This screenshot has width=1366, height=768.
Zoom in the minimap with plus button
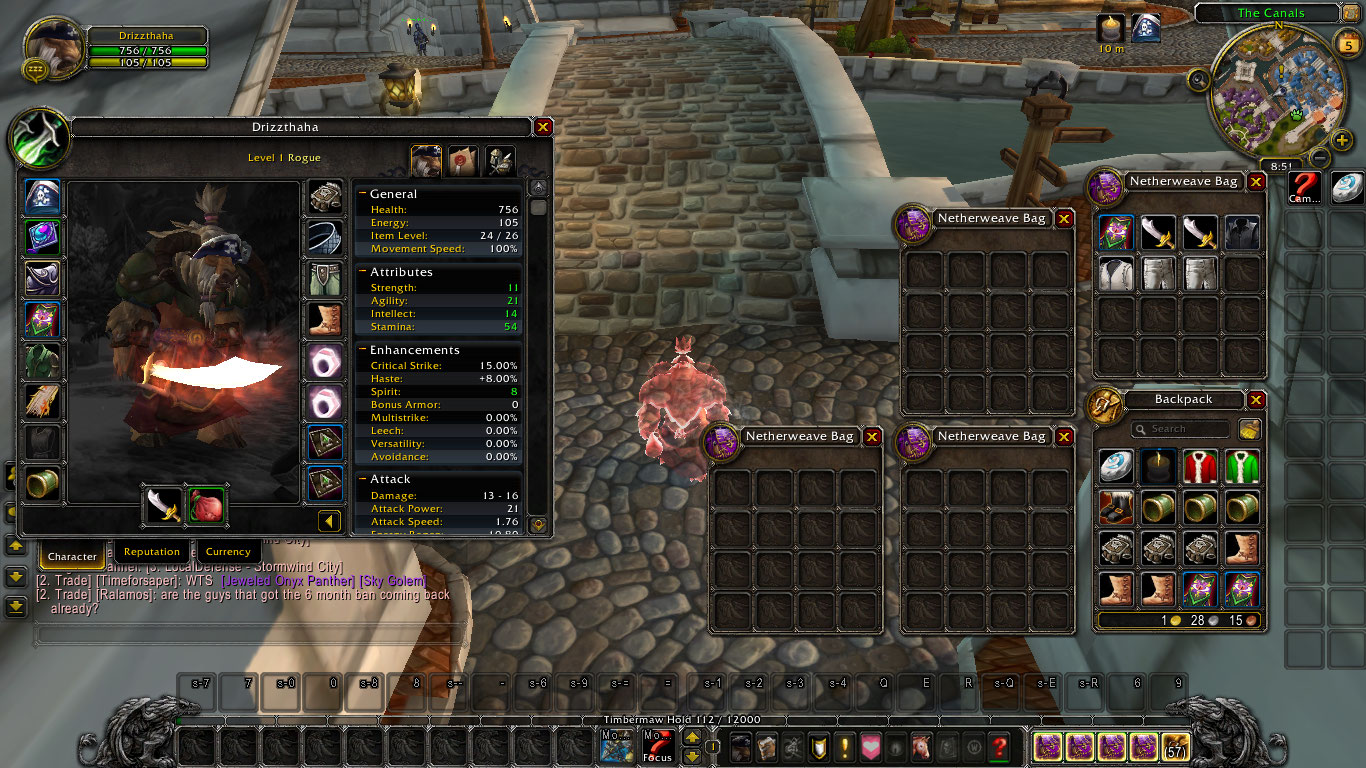coord(1342,140)
